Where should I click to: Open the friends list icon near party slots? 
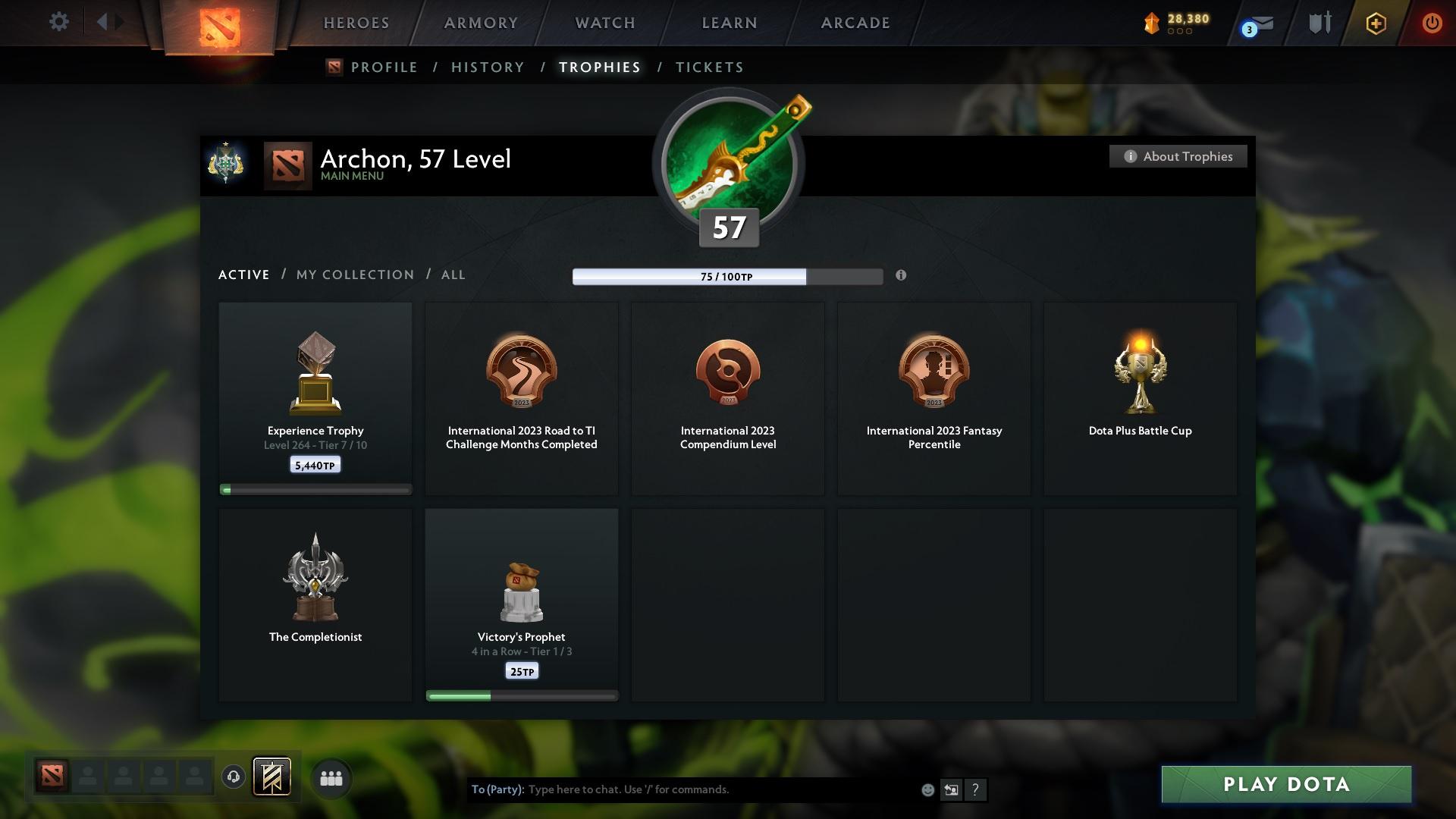pyautogui.click(x=331, y=777)
